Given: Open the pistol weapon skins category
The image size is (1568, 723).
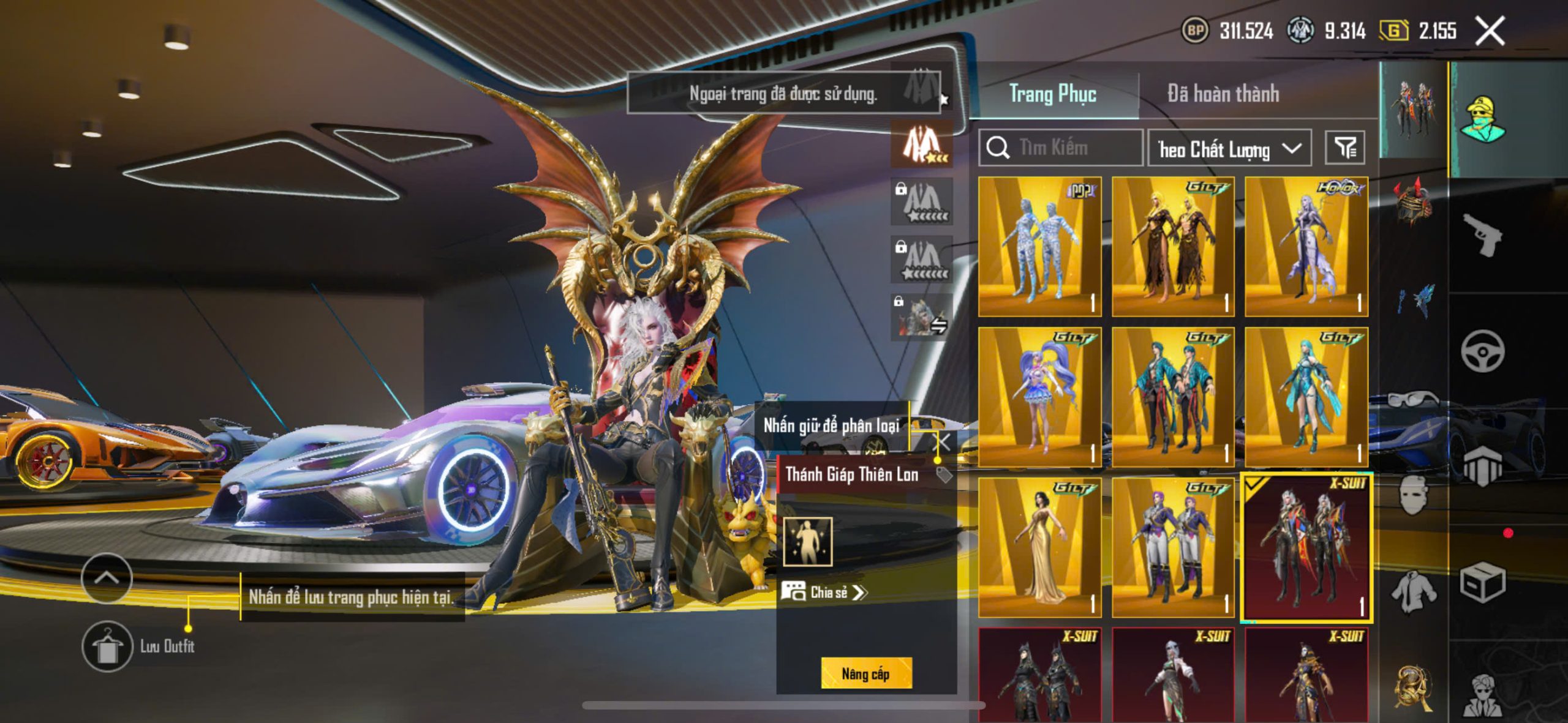Looking at the screenshot, I should (1482, 234).
